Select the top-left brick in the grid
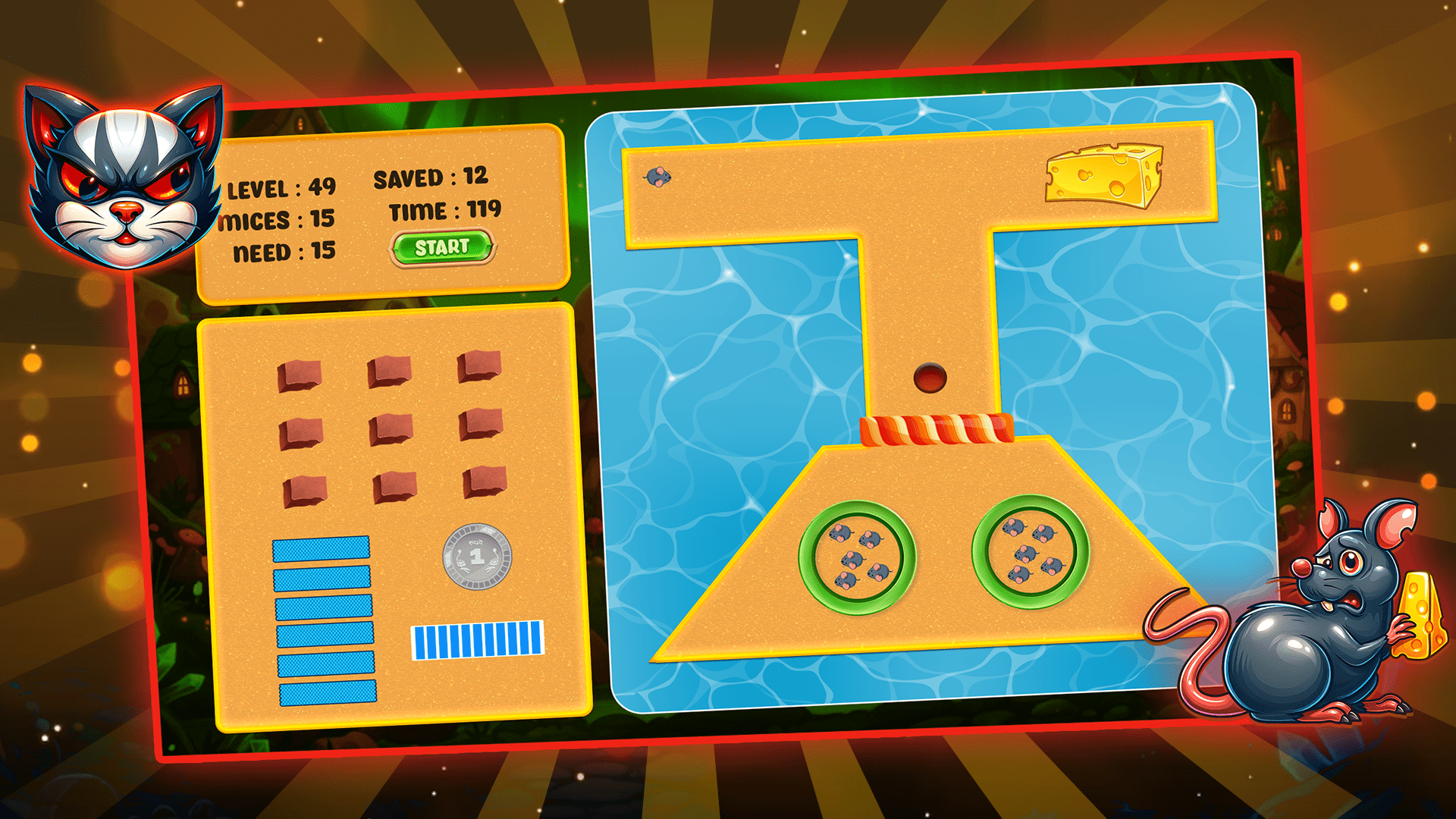The width and height of the screenshot is (1456, 819). 302,375
